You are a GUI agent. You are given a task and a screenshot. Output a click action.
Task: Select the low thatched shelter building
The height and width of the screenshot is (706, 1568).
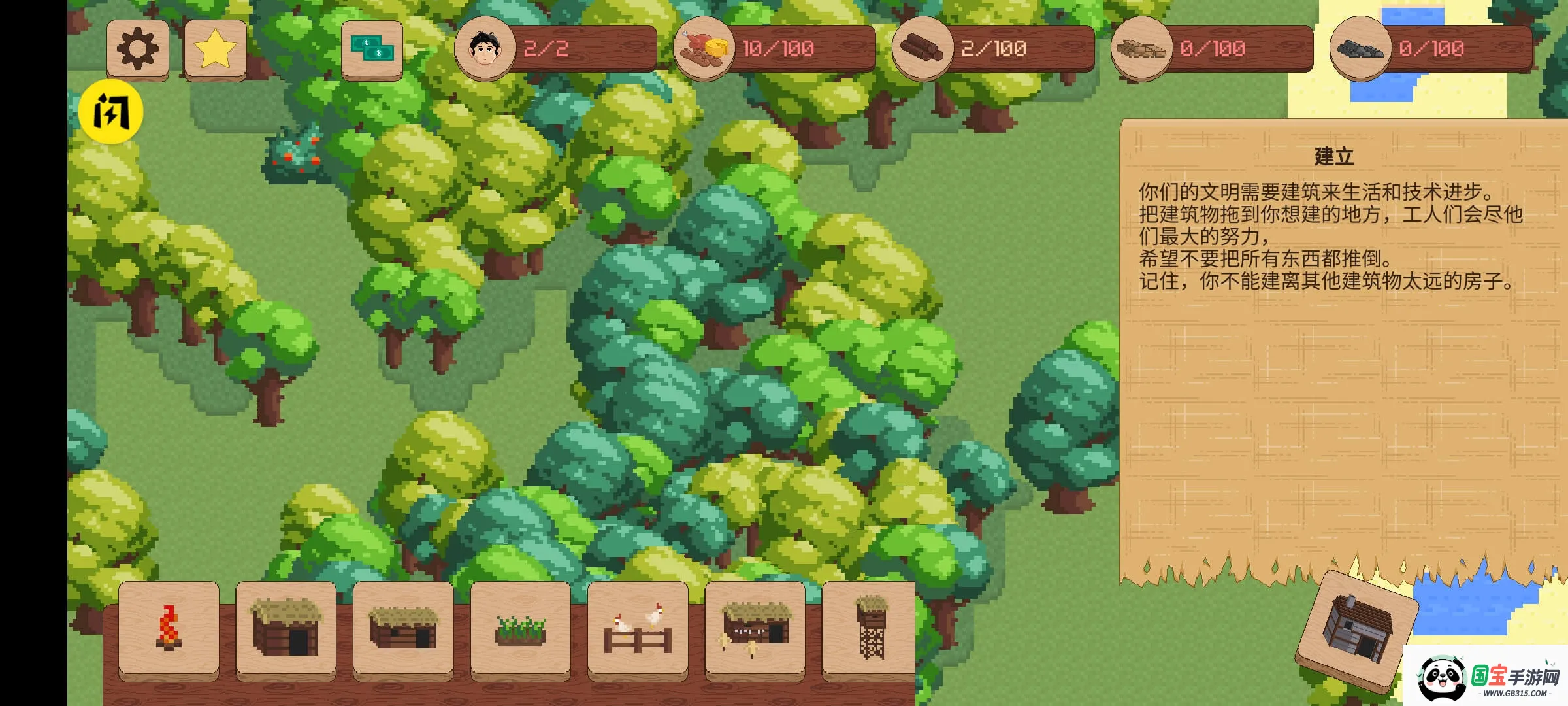[403, 629]
